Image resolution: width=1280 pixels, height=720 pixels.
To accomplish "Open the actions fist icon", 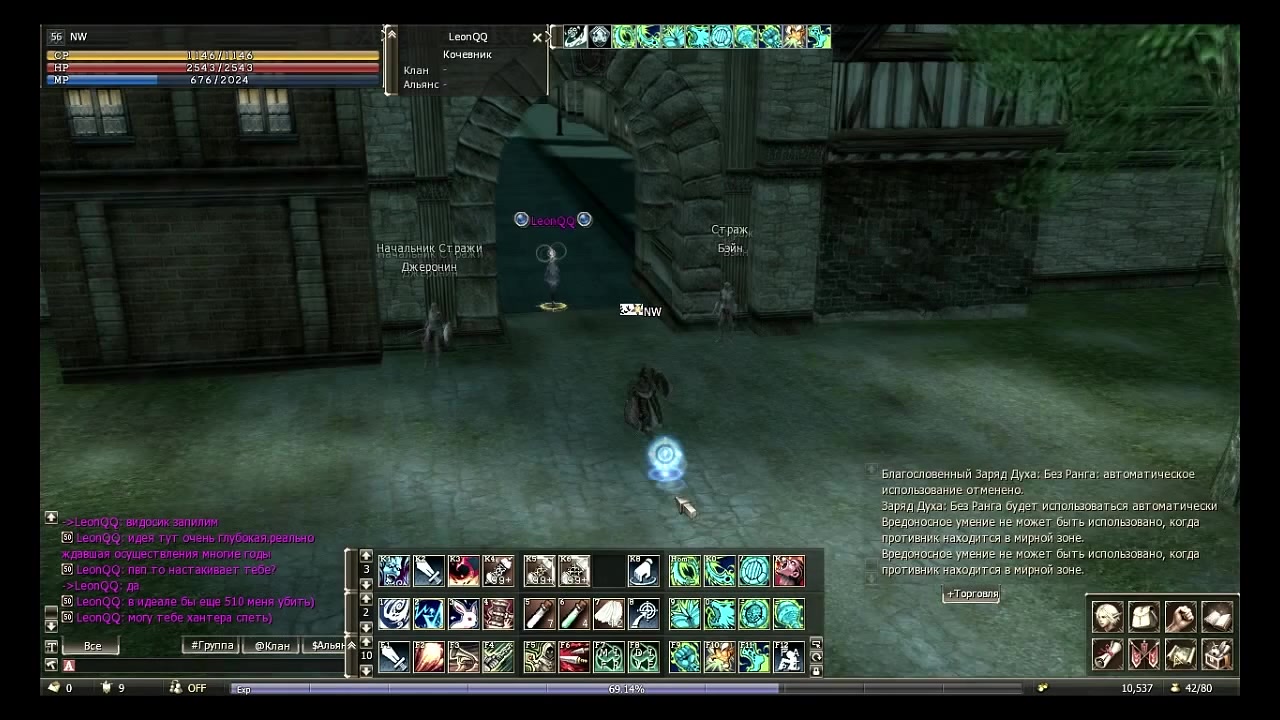I will coord(1180,617).
